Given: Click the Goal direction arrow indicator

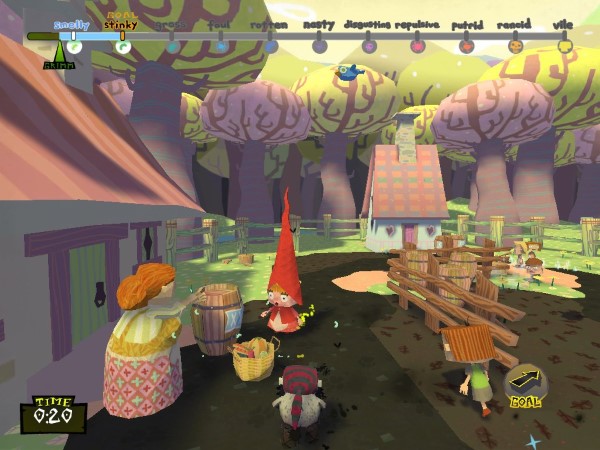Looking at the screenshot, I should point(526,384).
